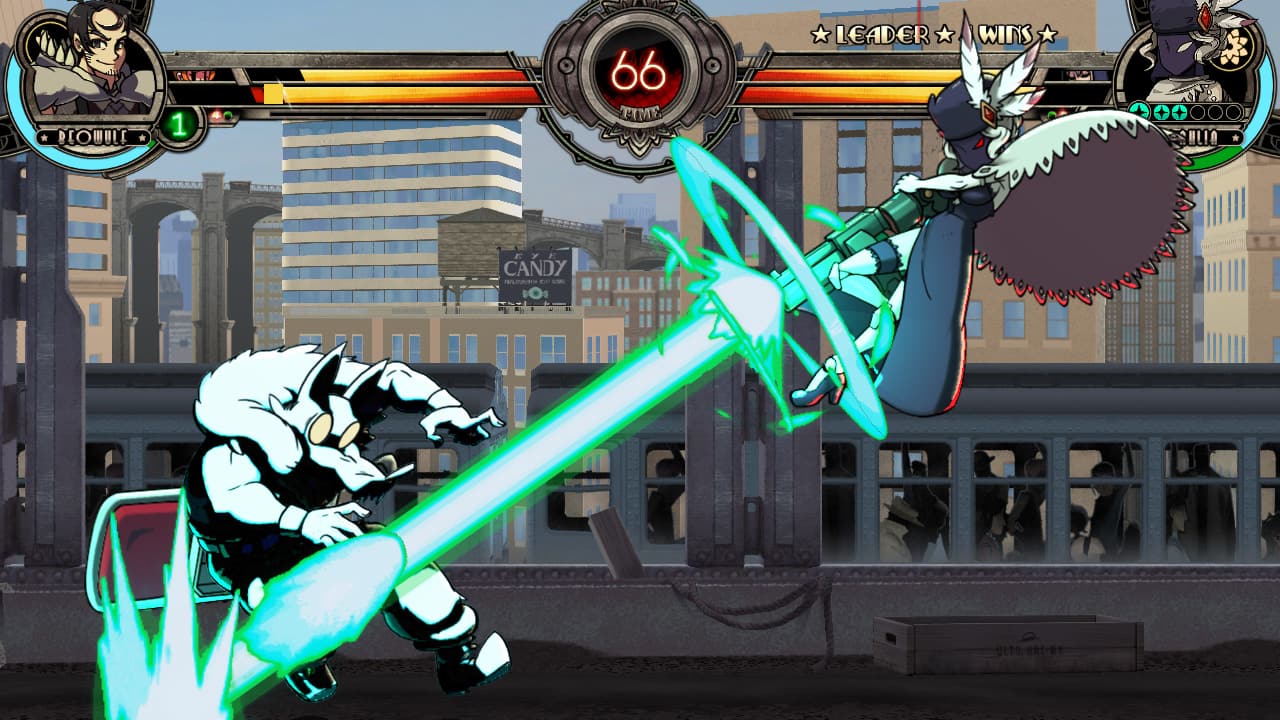Click the green win counter showing 1

point(180,122)
